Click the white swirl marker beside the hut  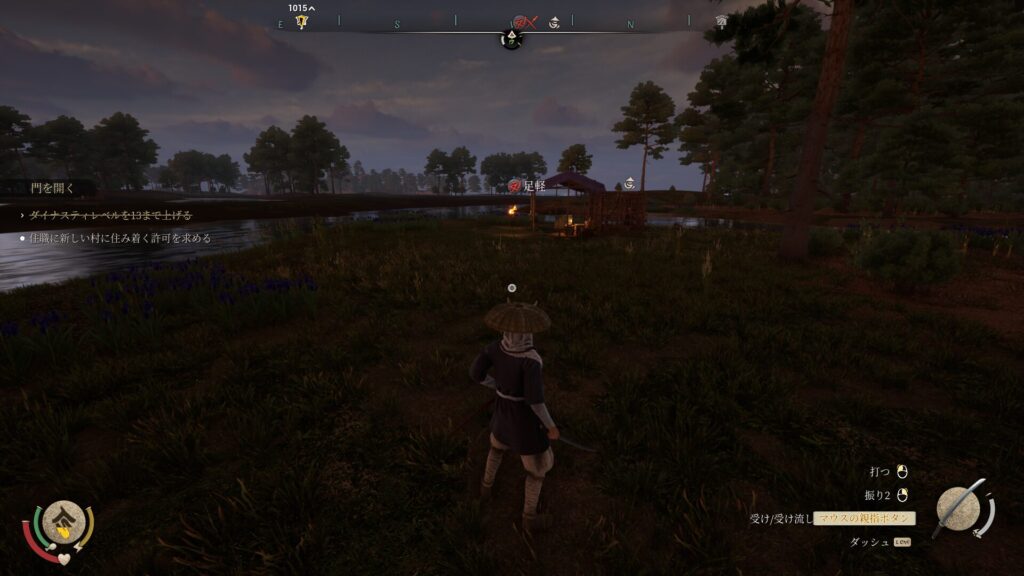pyautogui.click(x=630, y=183)
